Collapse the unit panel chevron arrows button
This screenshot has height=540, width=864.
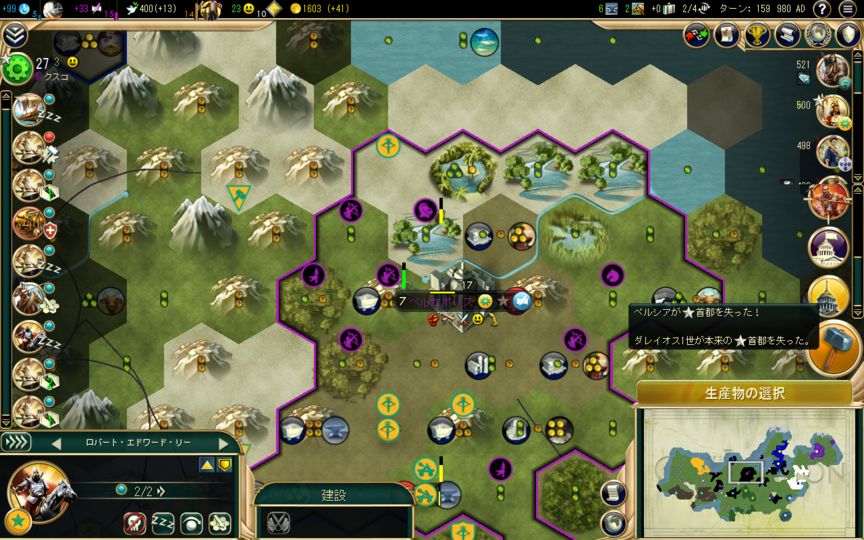pyautogui.click(x=16, y=442)
